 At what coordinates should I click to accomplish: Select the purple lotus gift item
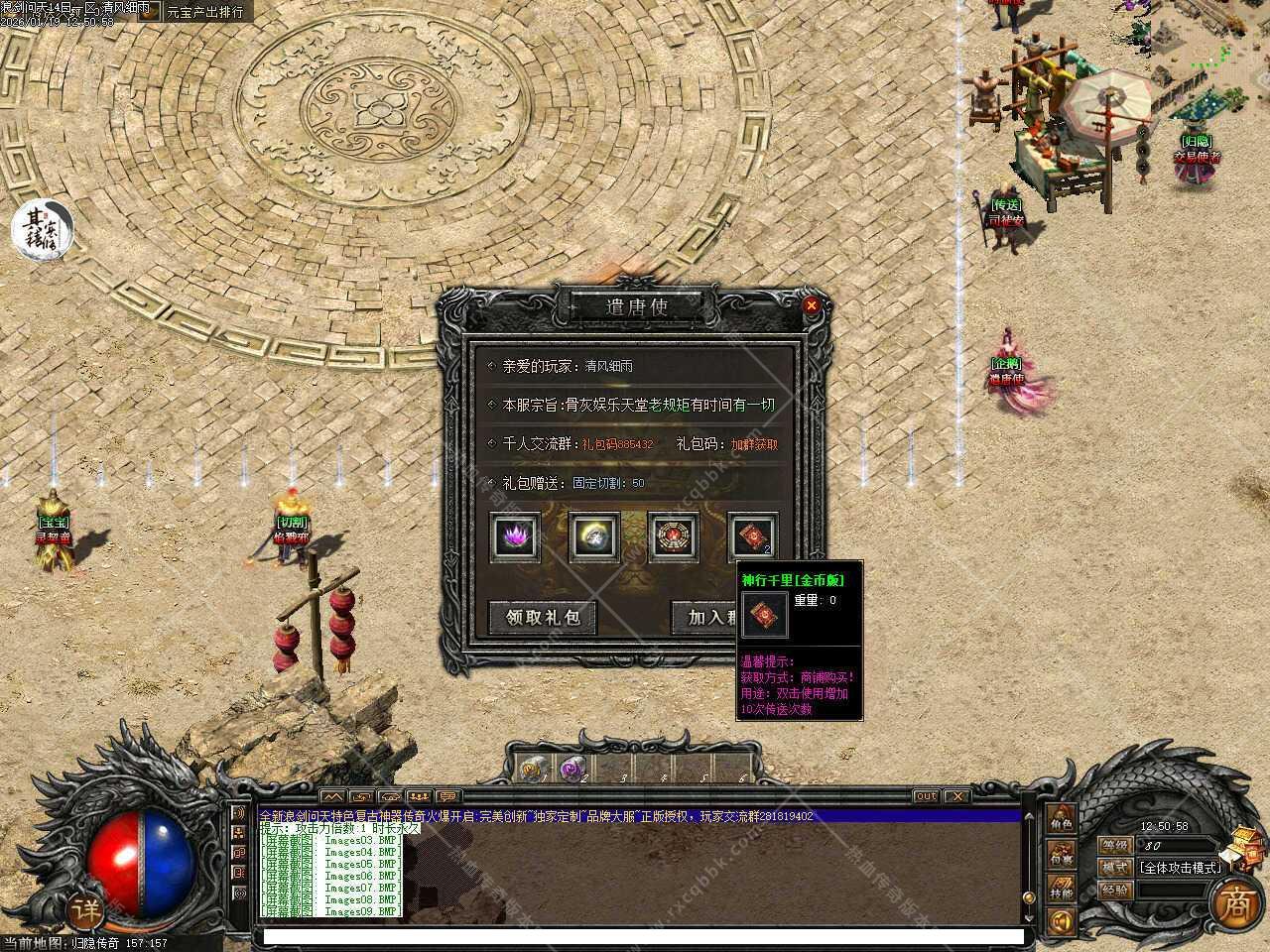point(516,536)
